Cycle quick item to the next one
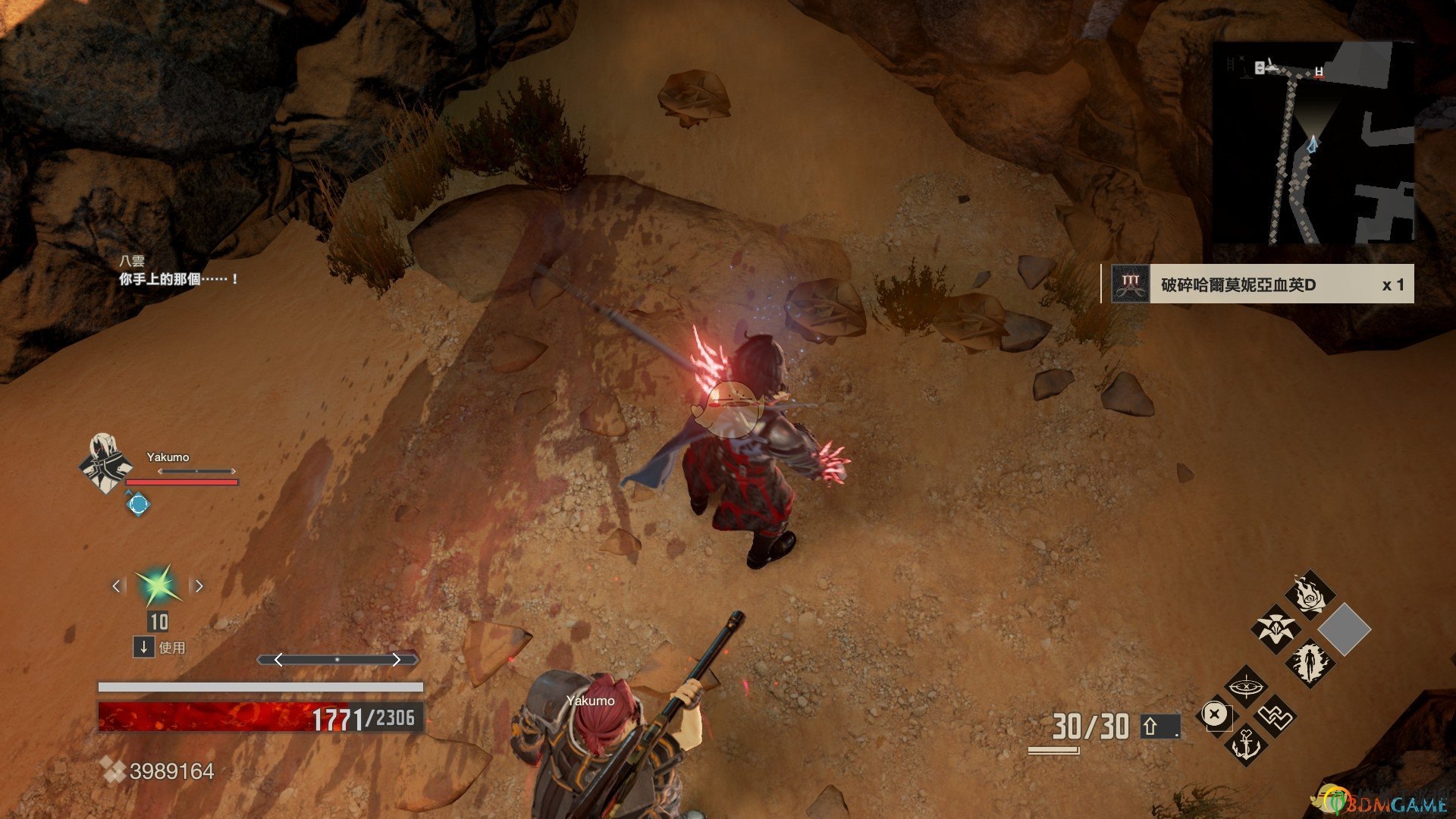The width and height of the screenshot is (1456, 819). click(x=199, y=585)
